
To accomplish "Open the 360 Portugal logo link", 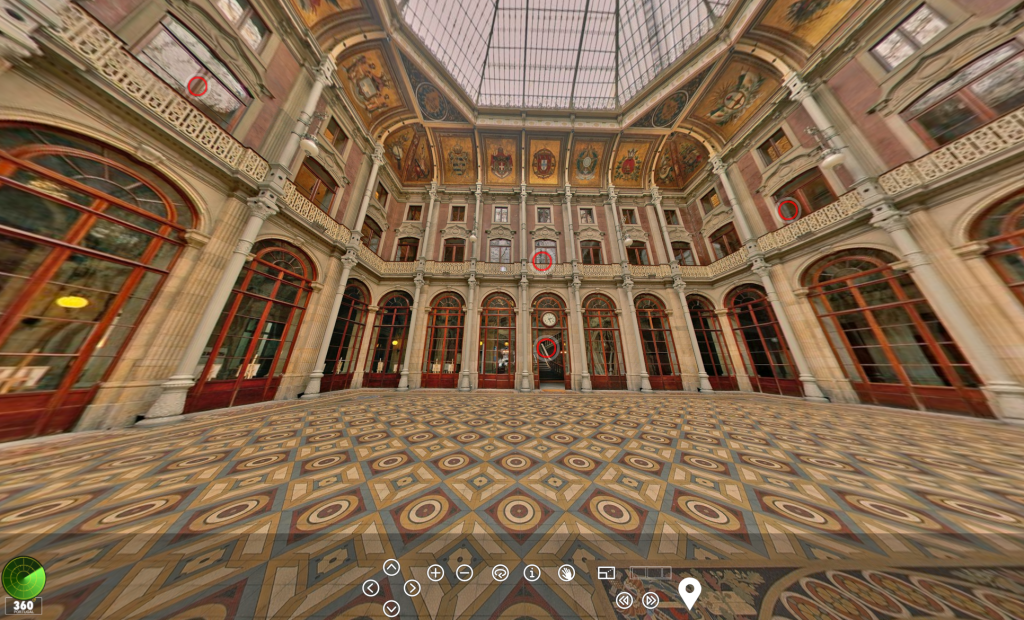I will (23, 606).
